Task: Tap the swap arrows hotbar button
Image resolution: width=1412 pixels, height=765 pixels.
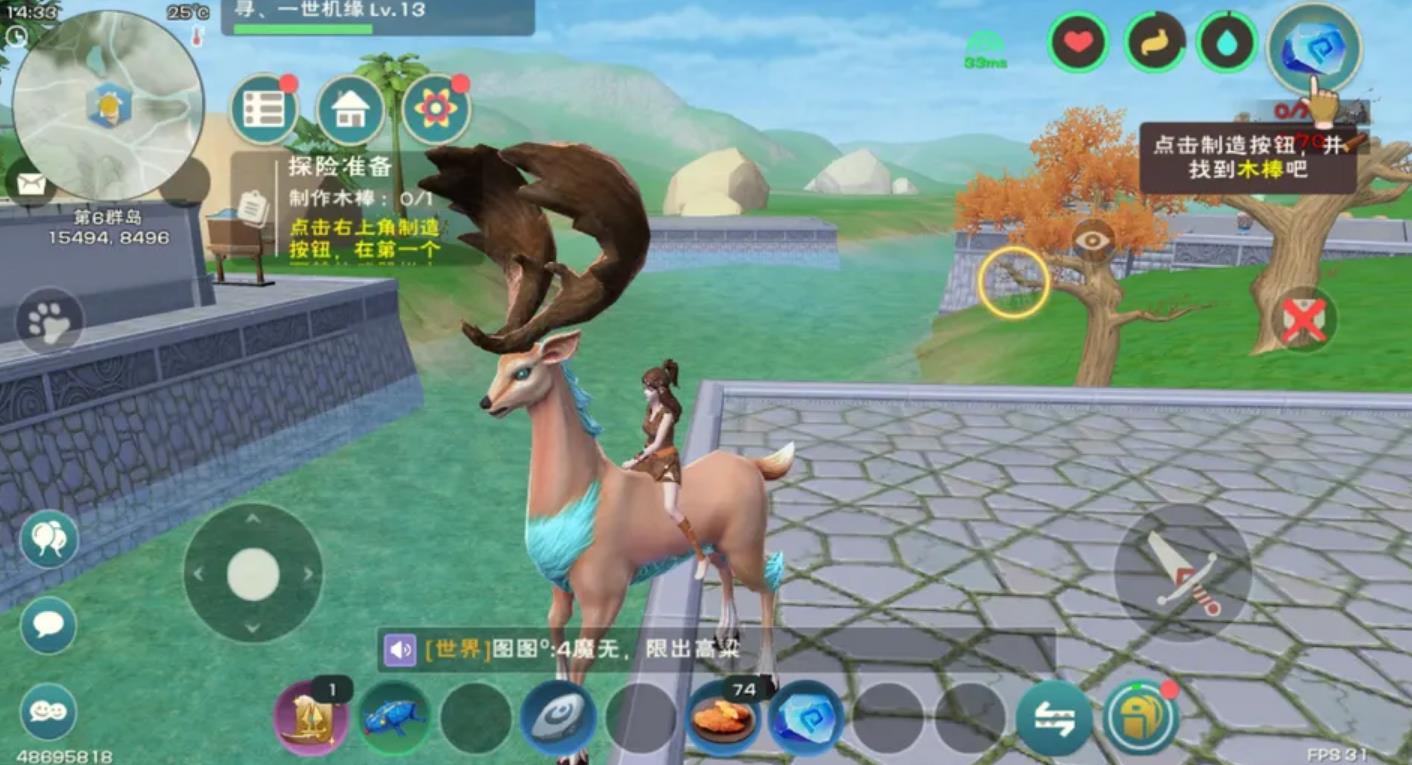Action: (1054, 718)
